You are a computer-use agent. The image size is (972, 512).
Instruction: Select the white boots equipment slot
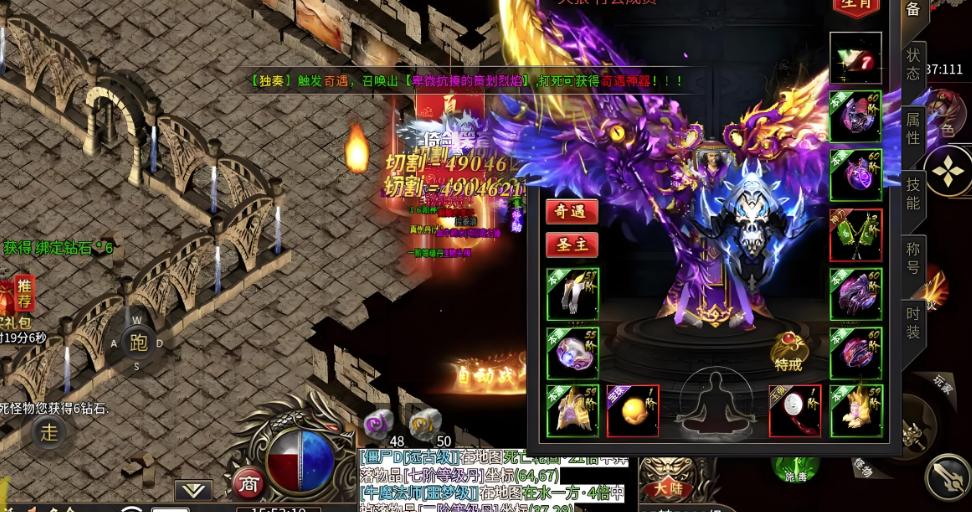coord(572,294)
